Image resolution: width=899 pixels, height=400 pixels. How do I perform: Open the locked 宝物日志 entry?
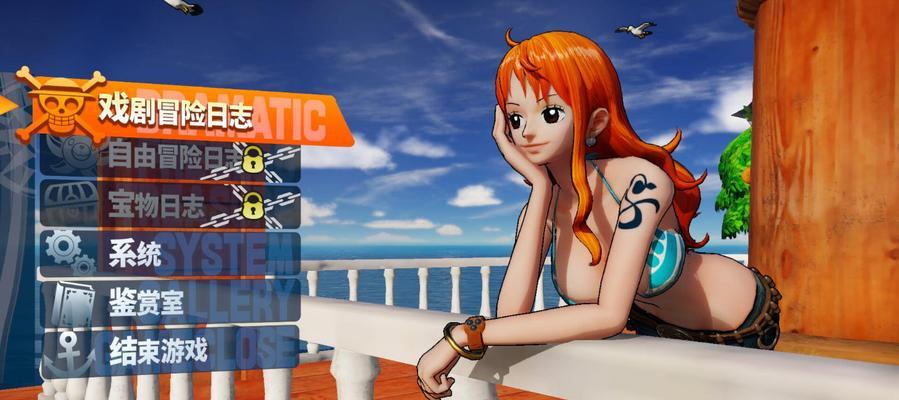click(170, 206)
